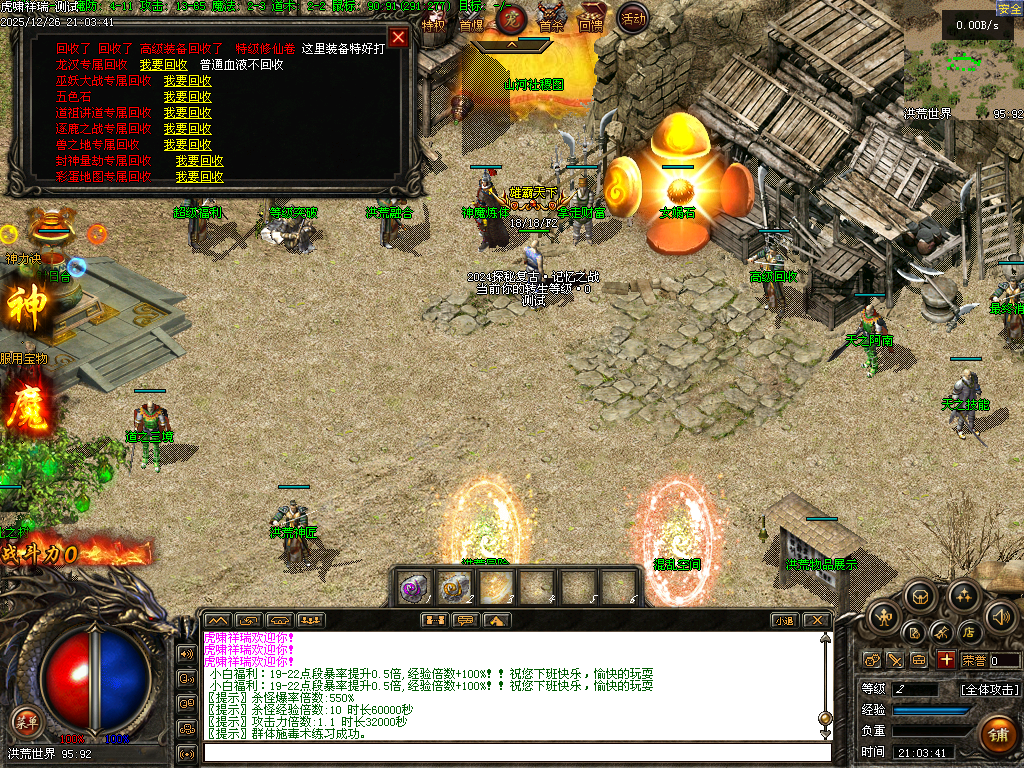
Task: Open the 铺 shop button
Action: (997, 735)
